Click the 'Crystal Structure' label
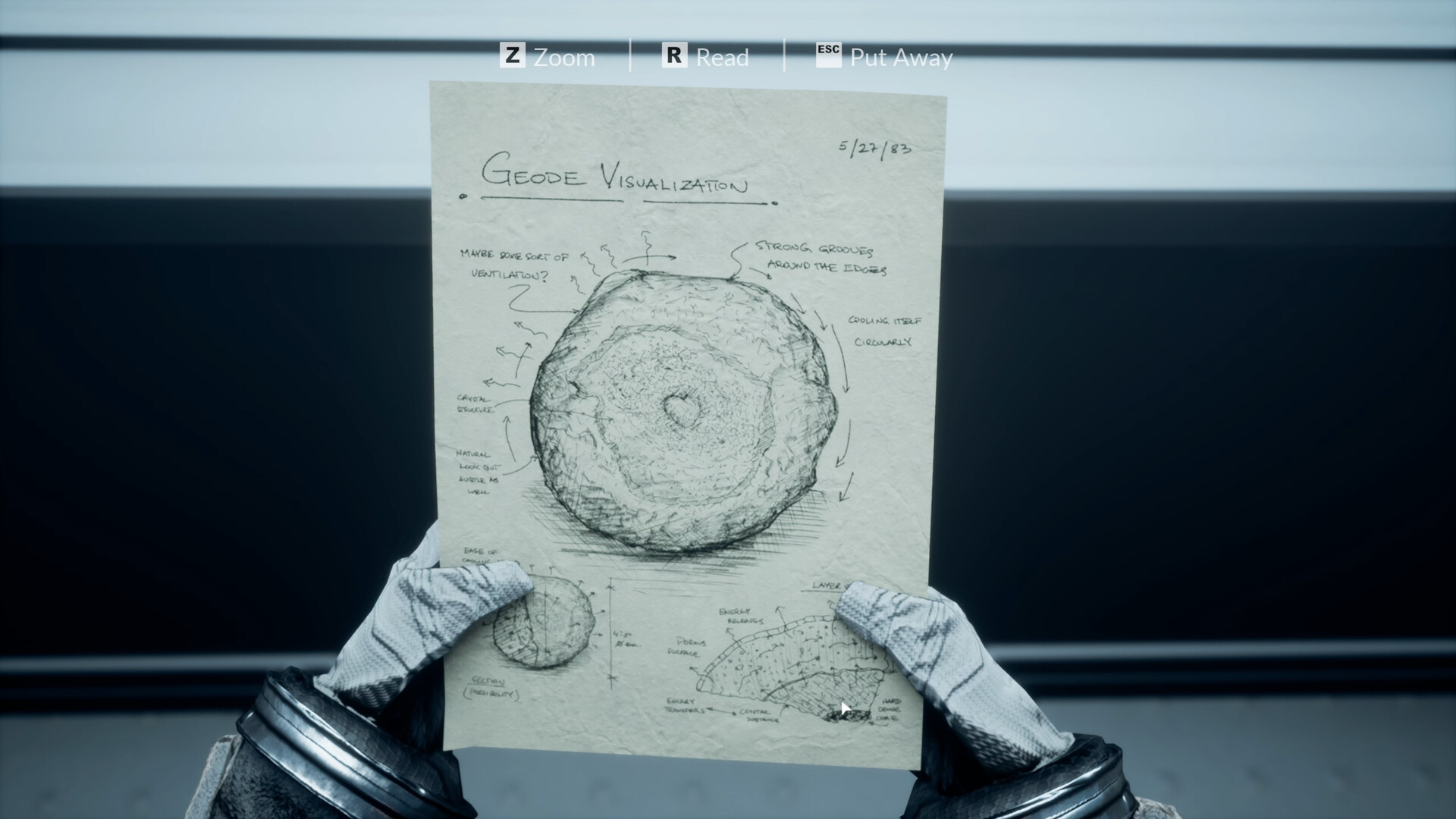 pos(474,404)
